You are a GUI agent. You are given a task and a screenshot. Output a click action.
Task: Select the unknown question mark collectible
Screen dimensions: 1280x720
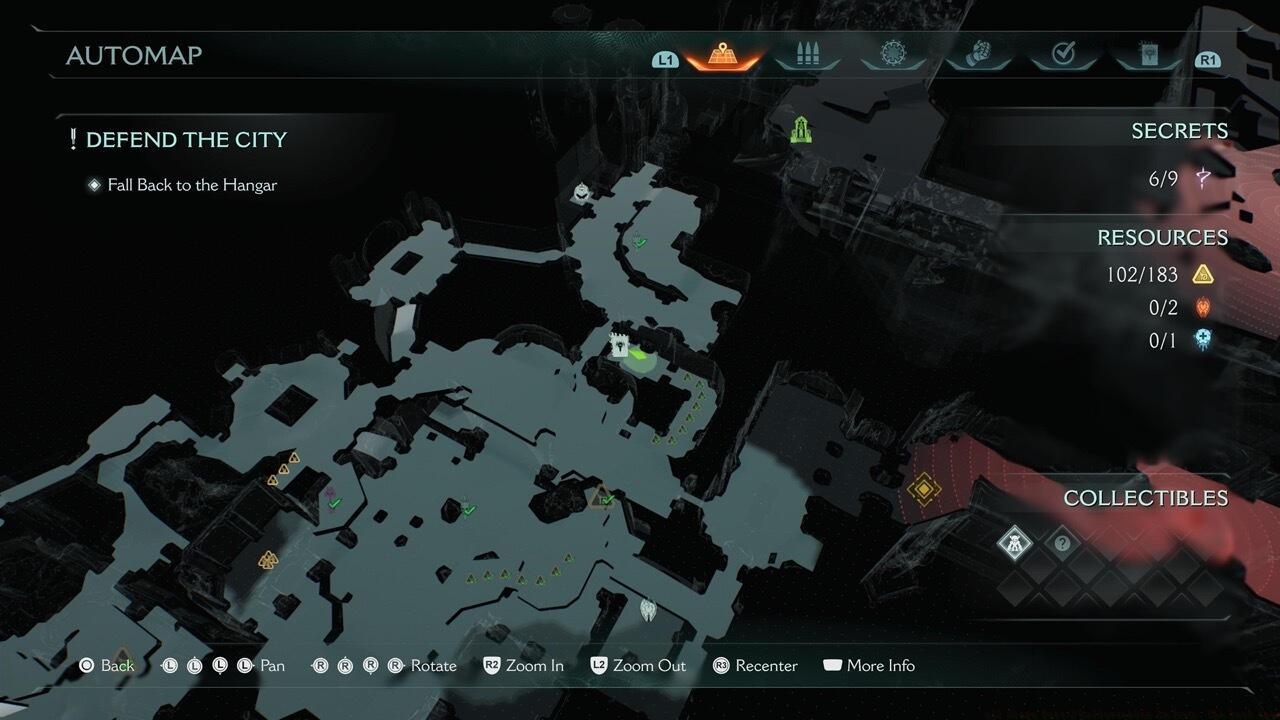click(1063, 543)
